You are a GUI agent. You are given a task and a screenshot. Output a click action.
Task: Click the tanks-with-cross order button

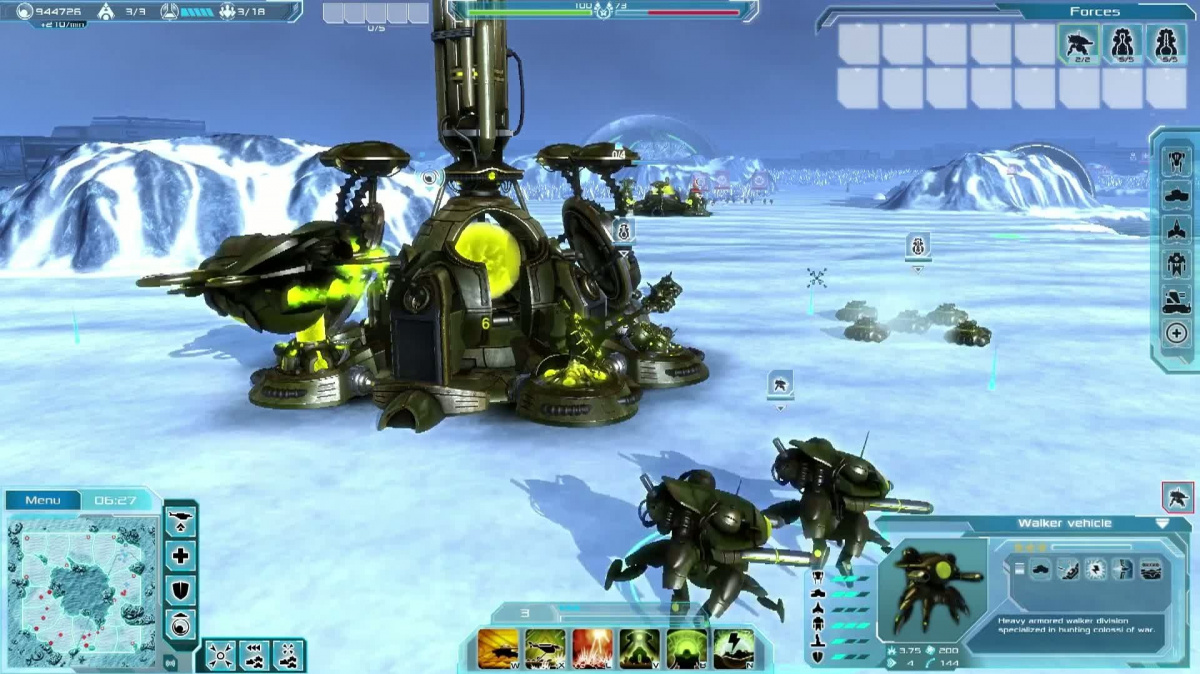pos(288,655)
